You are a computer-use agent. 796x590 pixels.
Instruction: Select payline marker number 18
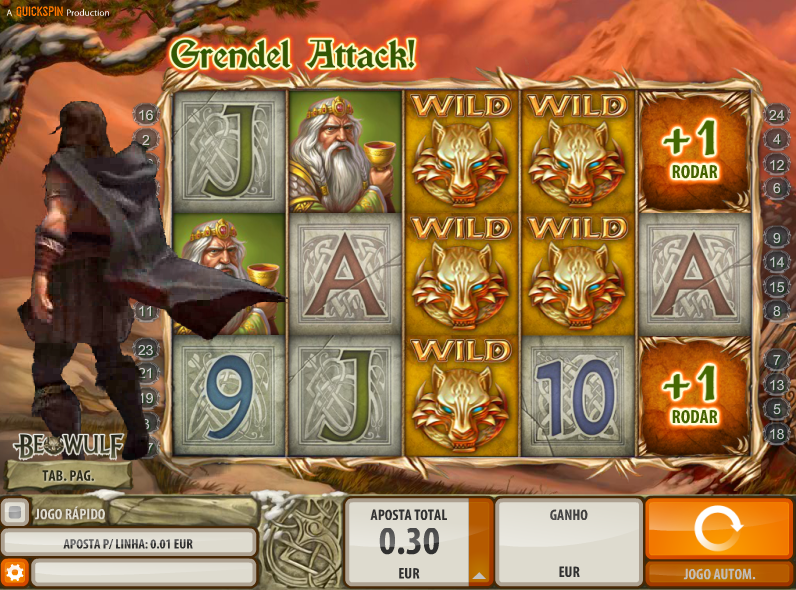[777, 434]
